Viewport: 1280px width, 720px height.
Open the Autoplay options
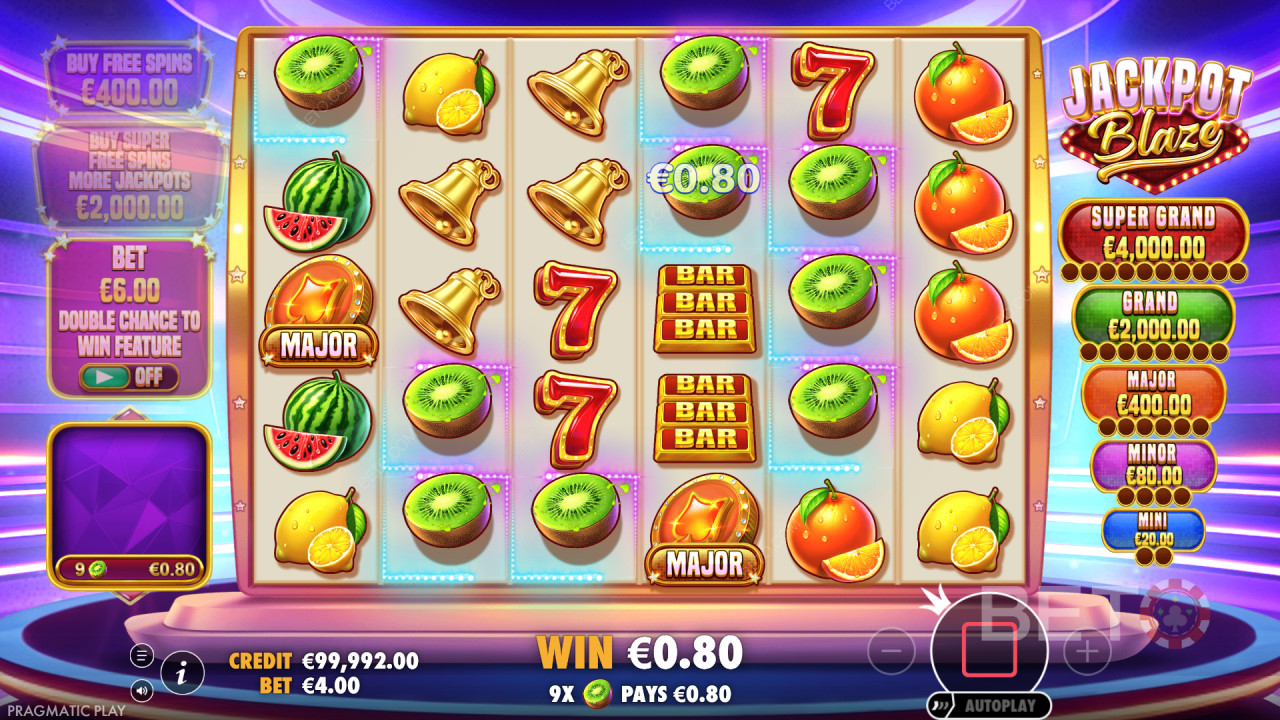989,705
